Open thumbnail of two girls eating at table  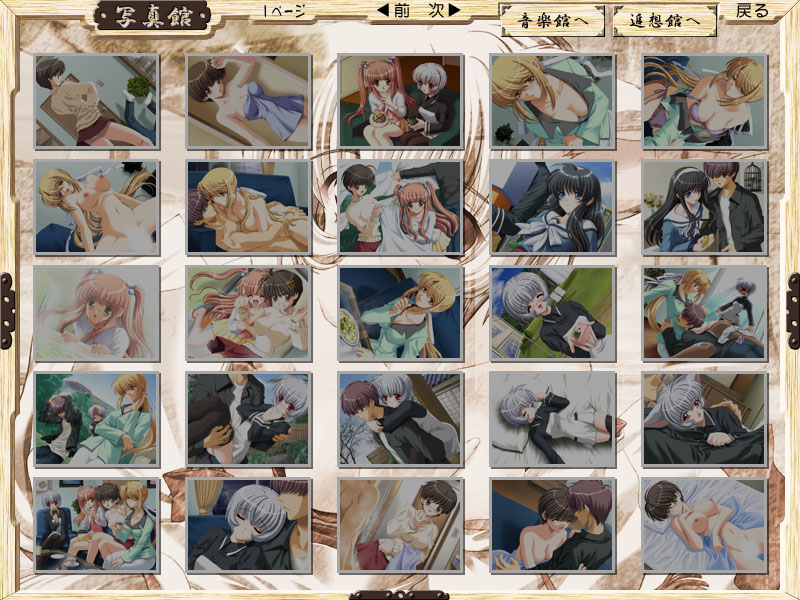[x=400, y=102]
